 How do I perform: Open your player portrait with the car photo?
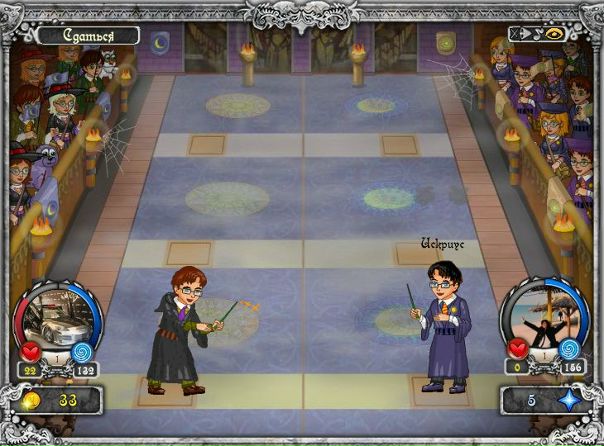[x=58, y=317]
